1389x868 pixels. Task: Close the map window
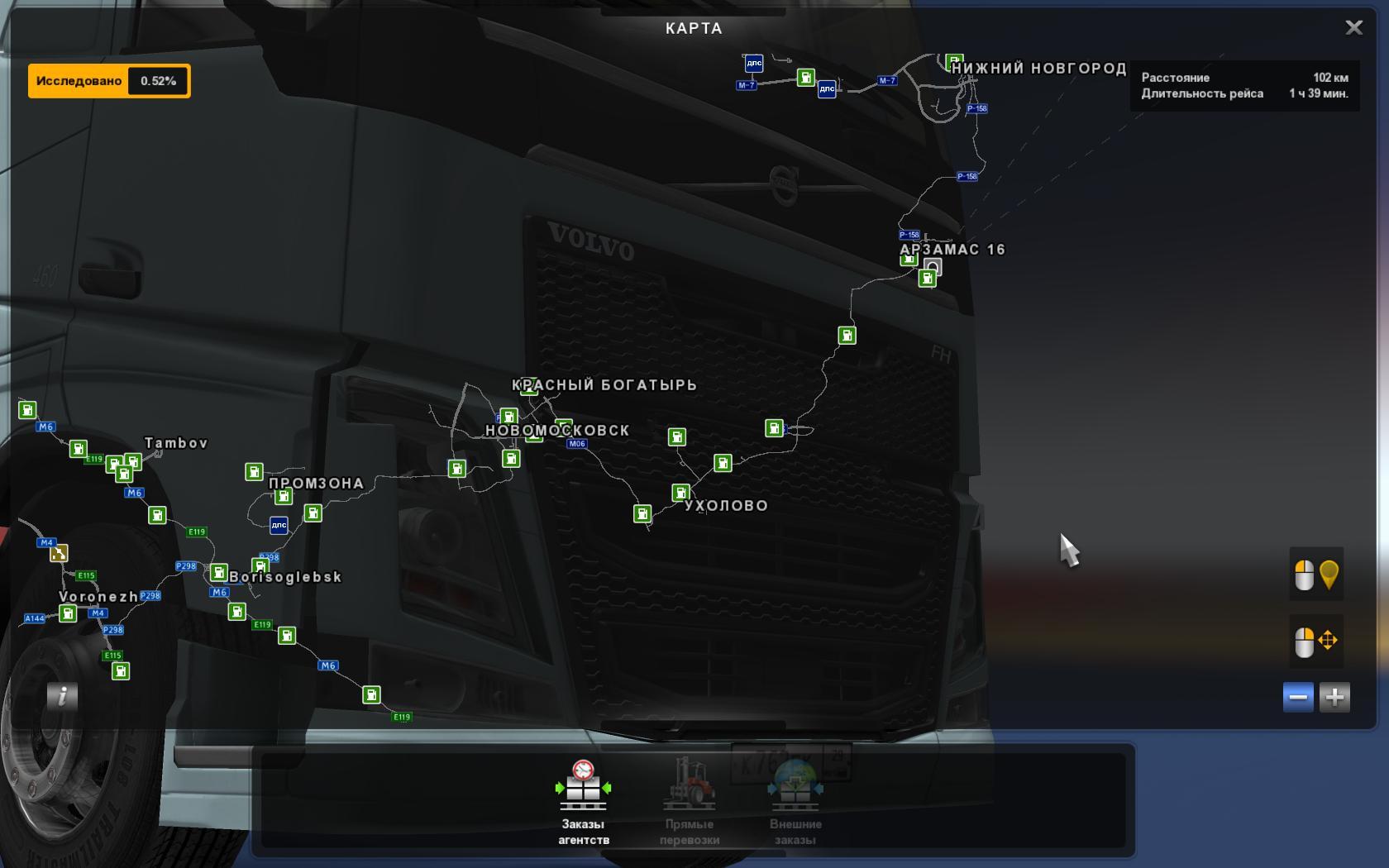(1353, 28)
